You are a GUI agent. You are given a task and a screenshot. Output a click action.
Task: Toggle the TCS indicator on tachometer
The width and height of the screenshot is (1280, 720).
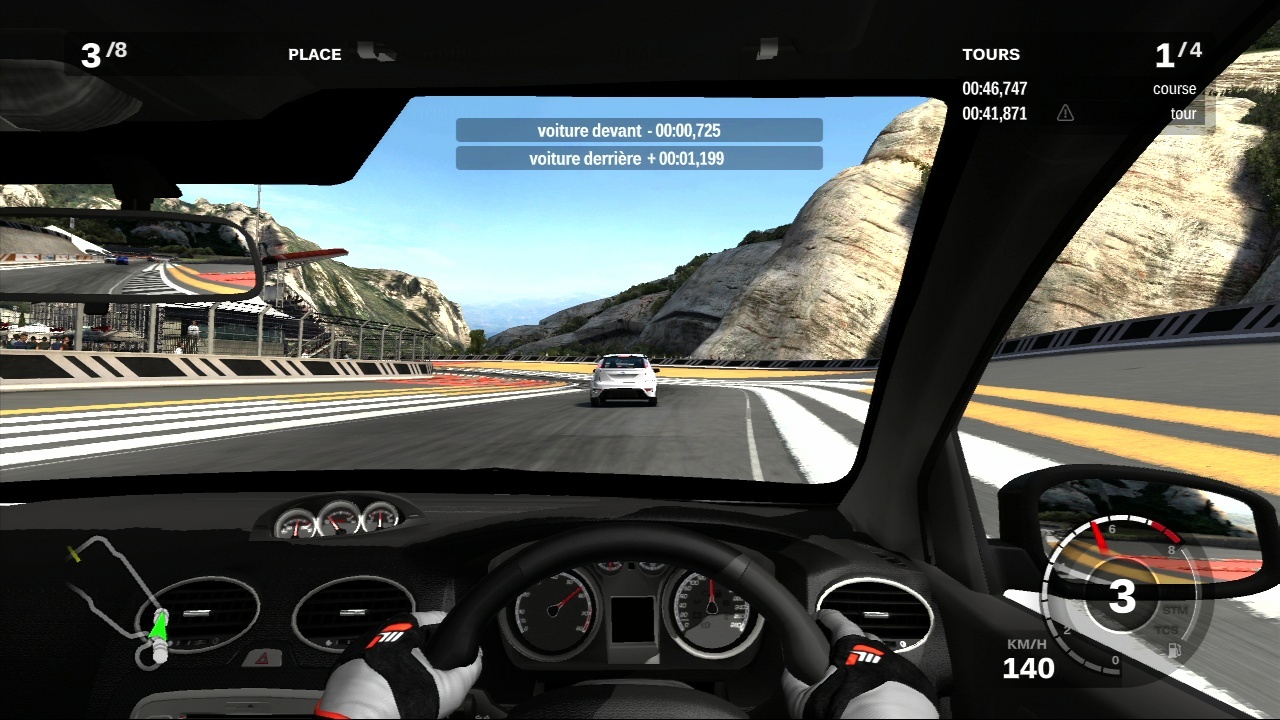click(x=1166, y=630)
